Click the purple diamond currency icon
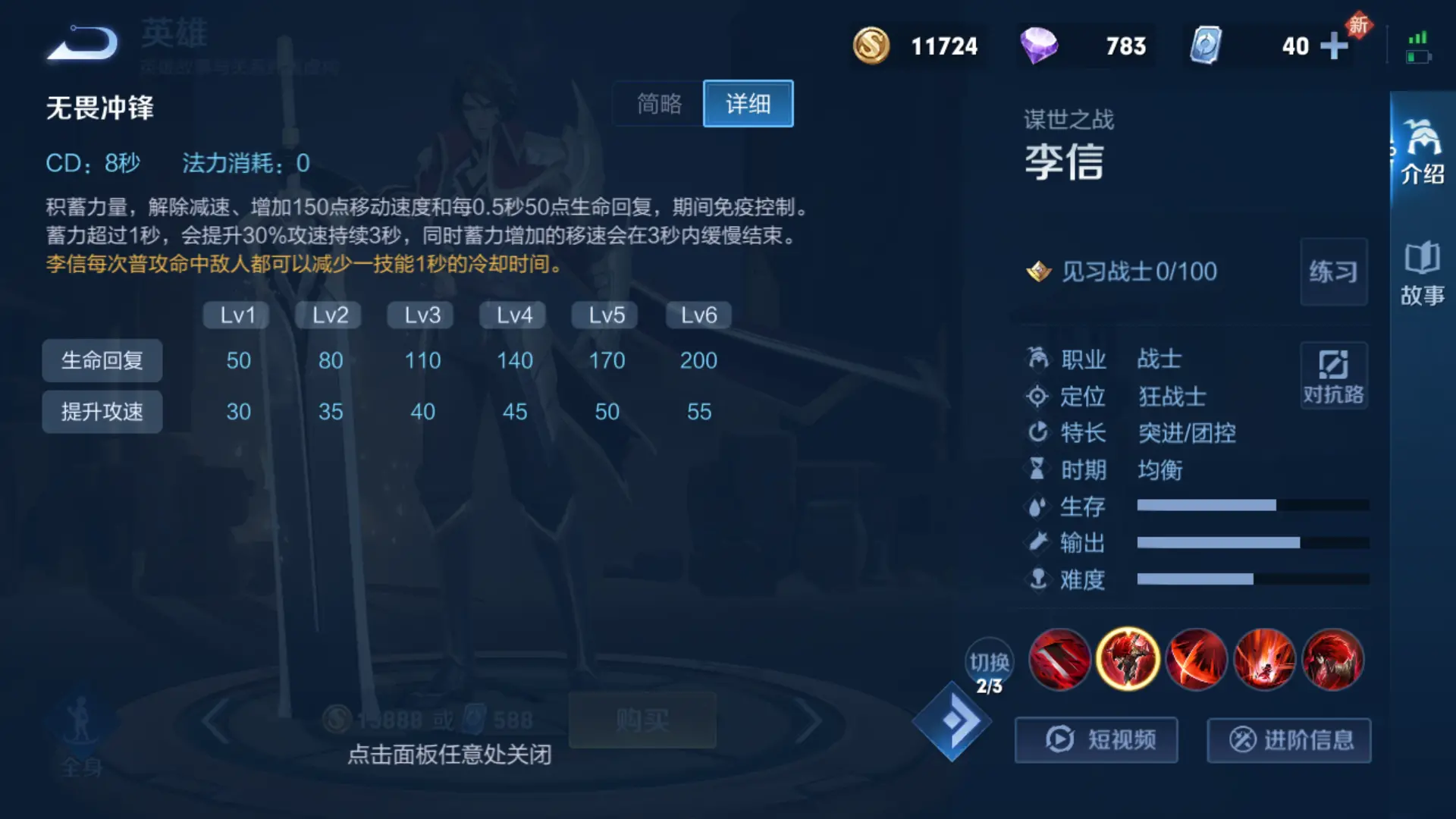This screenshot has width=1456, height=819. 1039,45
